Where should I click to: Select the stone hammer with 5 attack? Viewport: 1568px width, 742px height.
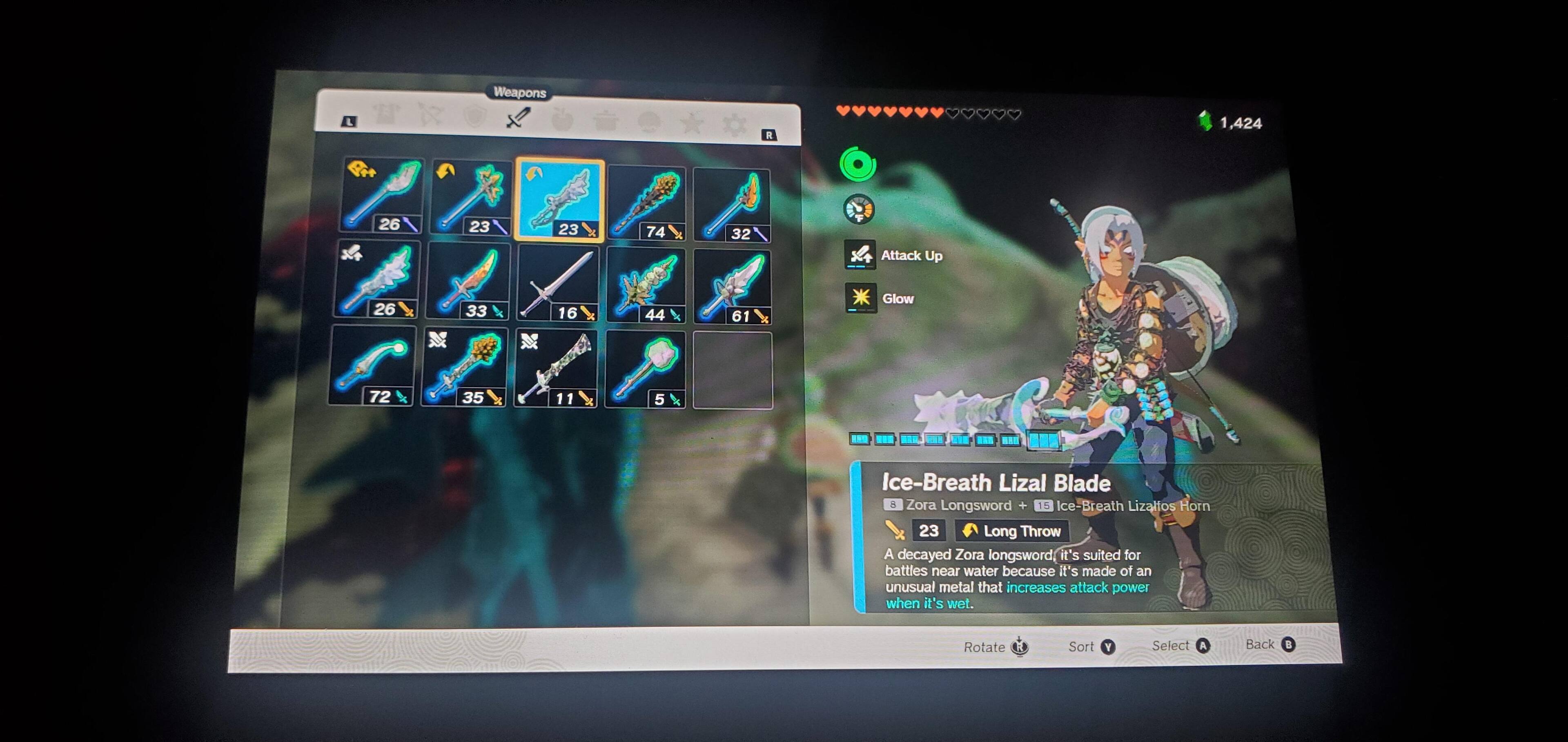coord(646,370)
